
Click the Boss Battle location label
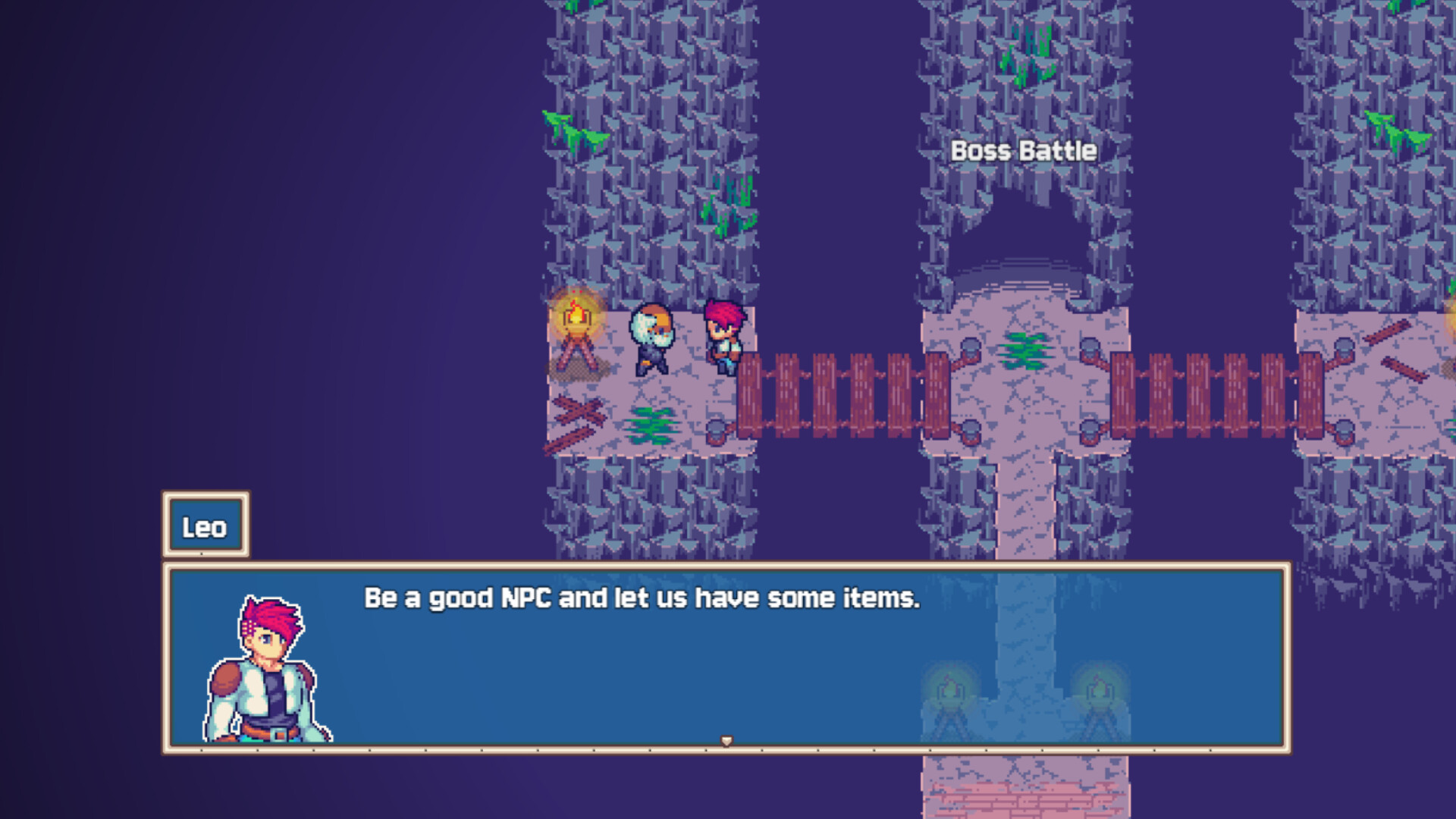[1023, 151]
